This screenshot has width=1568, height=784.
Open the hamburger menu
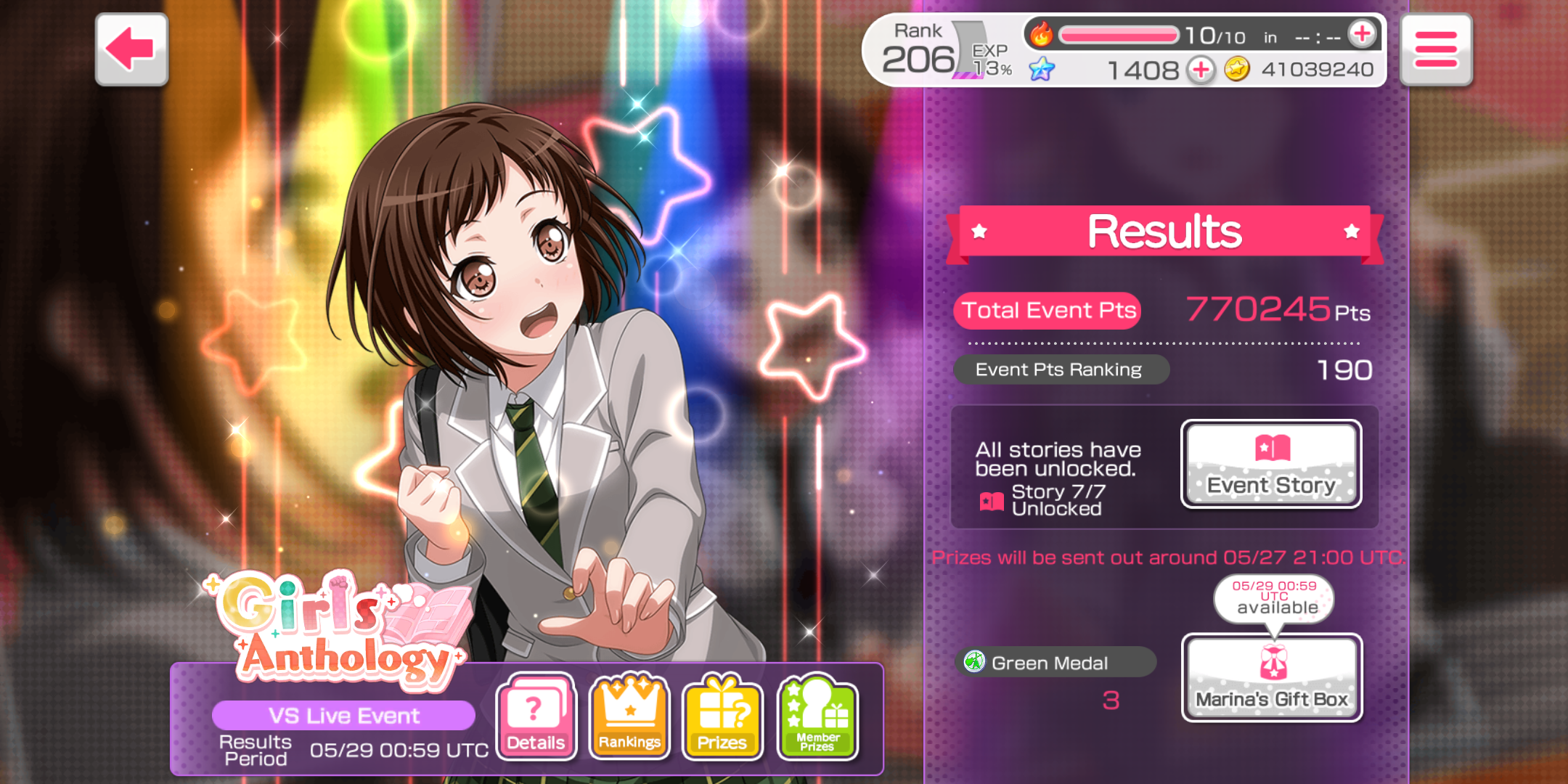[1435, 49]
